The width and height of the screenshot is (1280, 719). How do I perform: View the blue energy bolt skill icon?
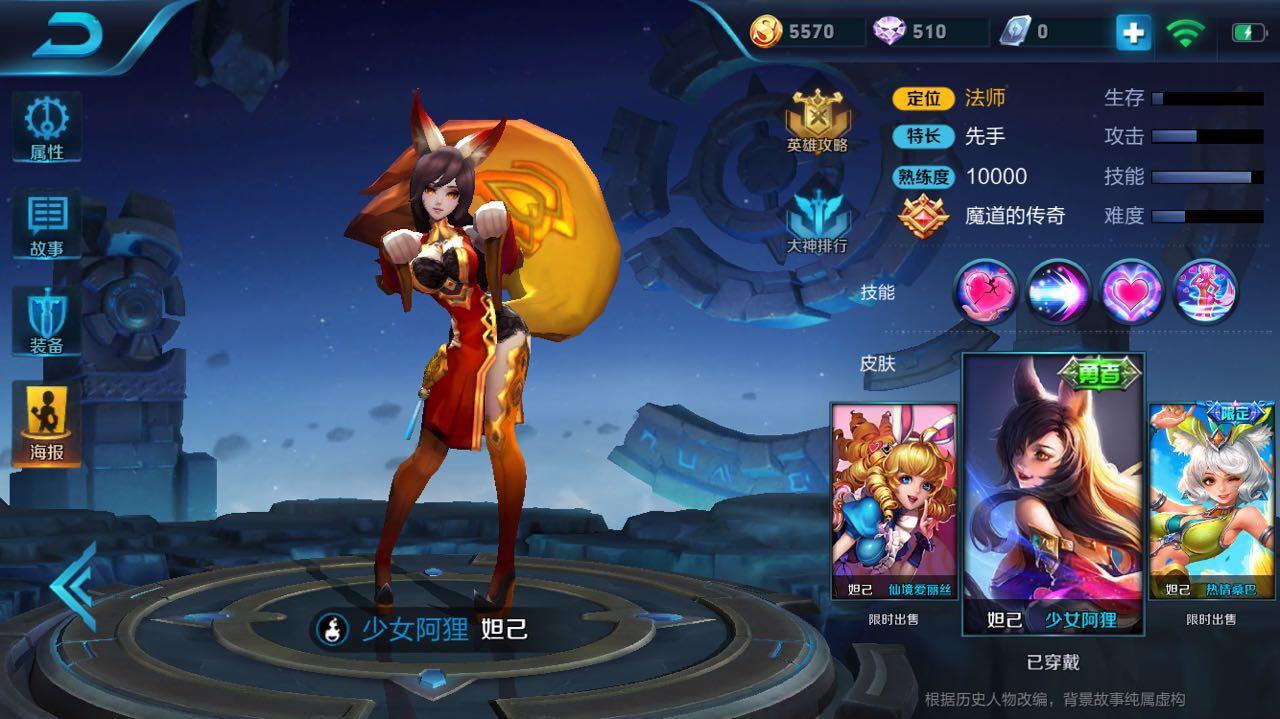pyautogui.click(x=1058, y=291)
